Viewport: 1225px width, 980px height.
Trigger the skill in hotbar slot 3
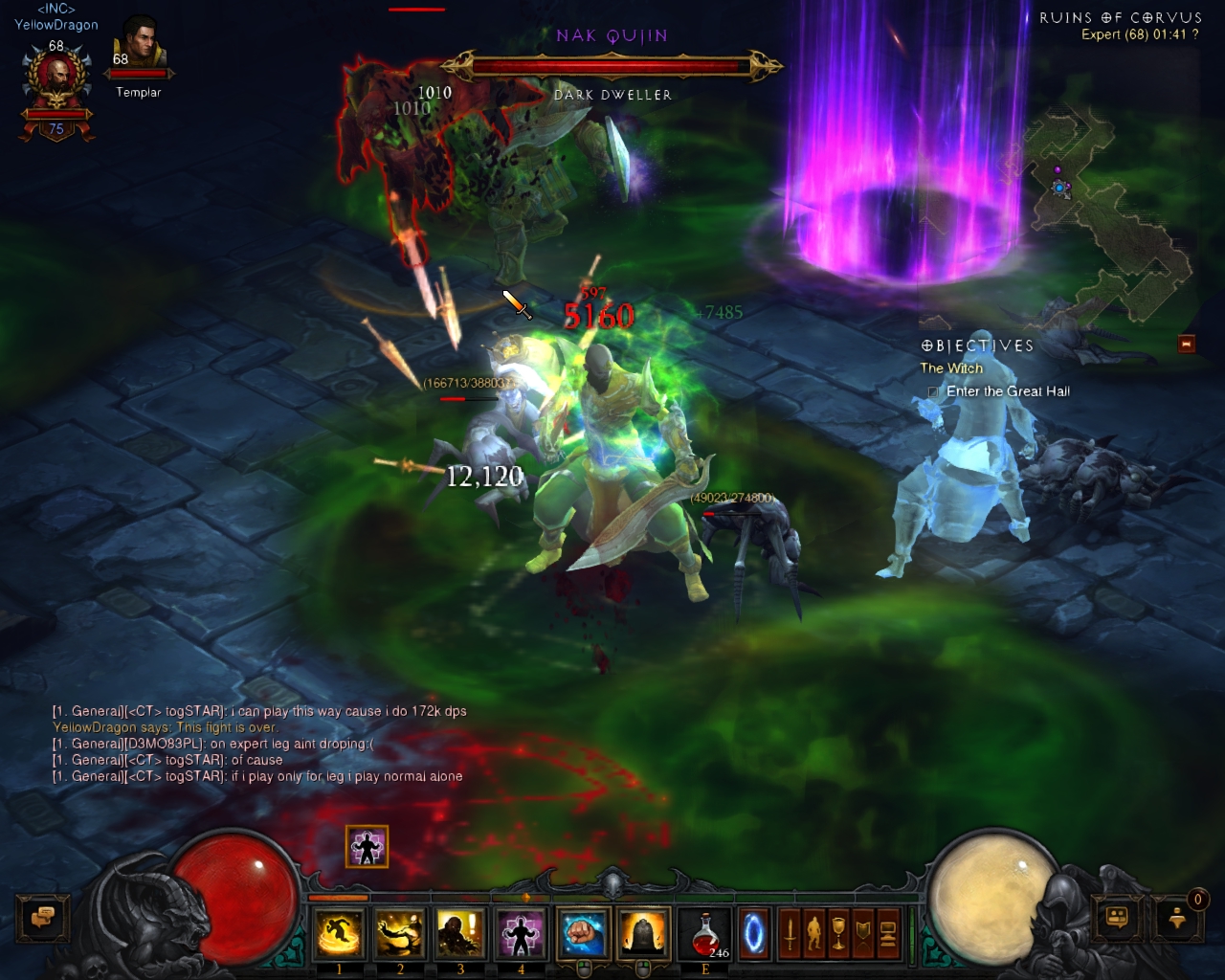tap(459, 933)
